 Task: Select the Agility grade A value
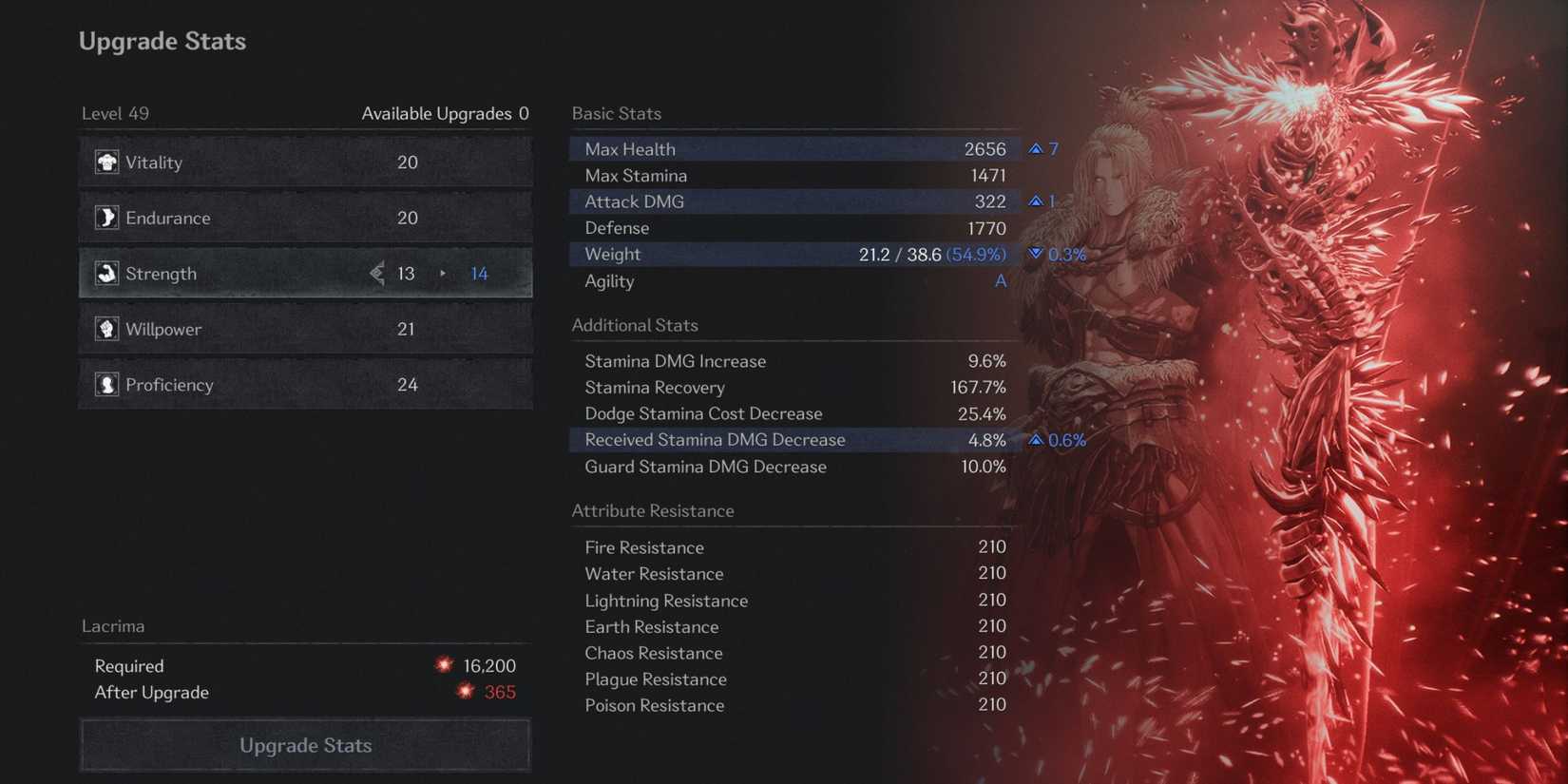click(1000, 281)
